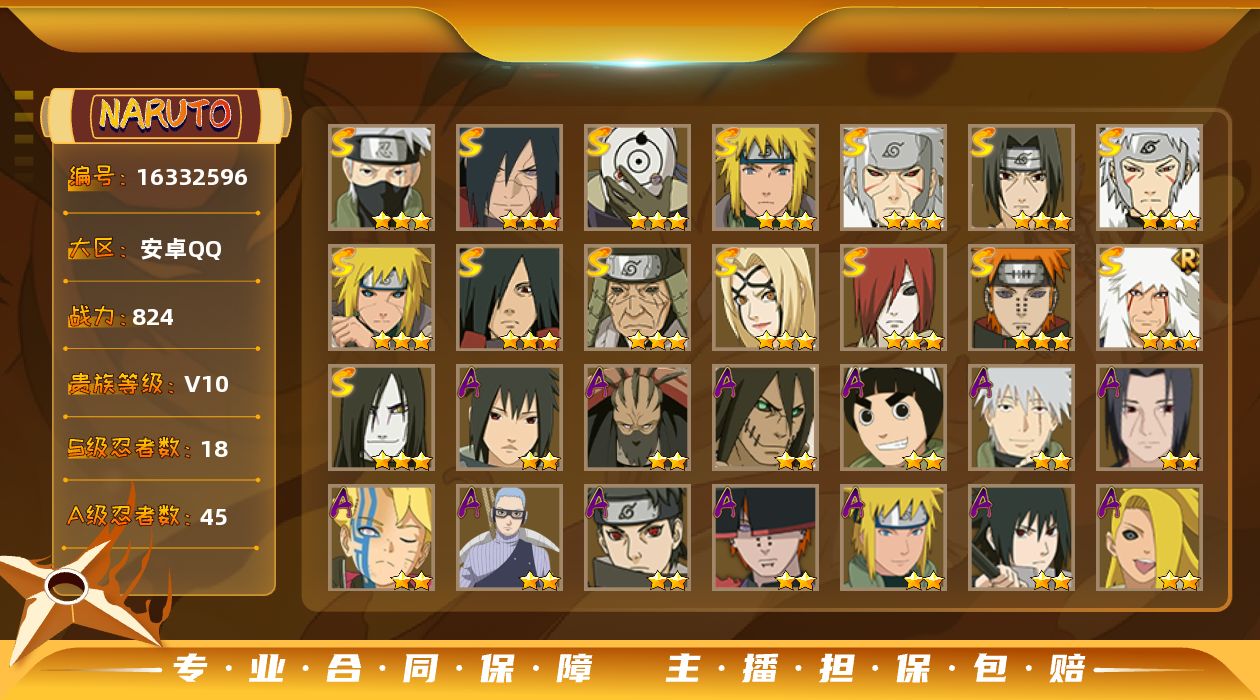Image resolution: width=1260 pixels, height=700 pixels.
Task: Choose the black-hat ninja with face piercings
Action: 765,537
